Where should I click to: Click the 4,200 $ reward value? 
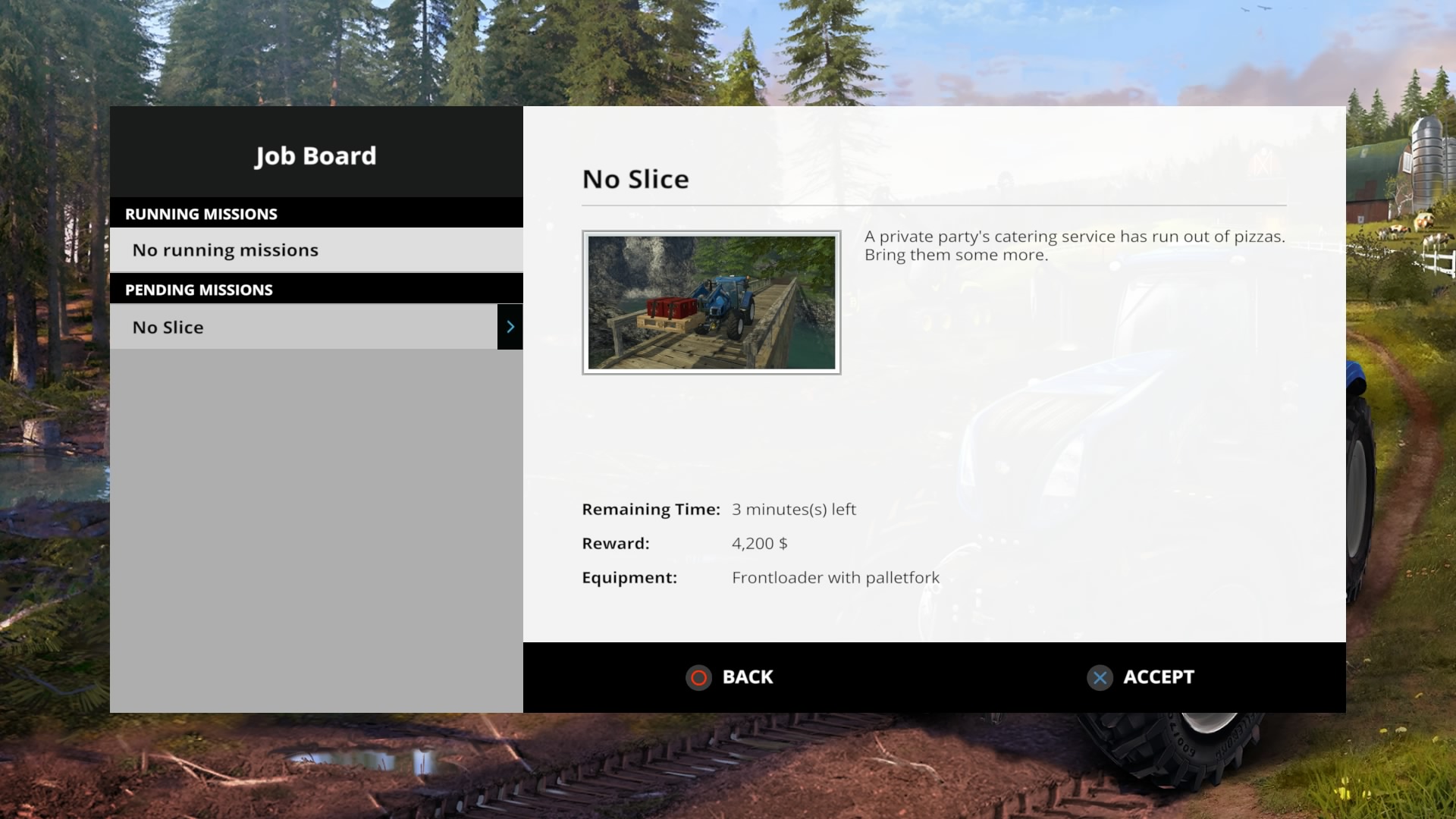point(760,543)
